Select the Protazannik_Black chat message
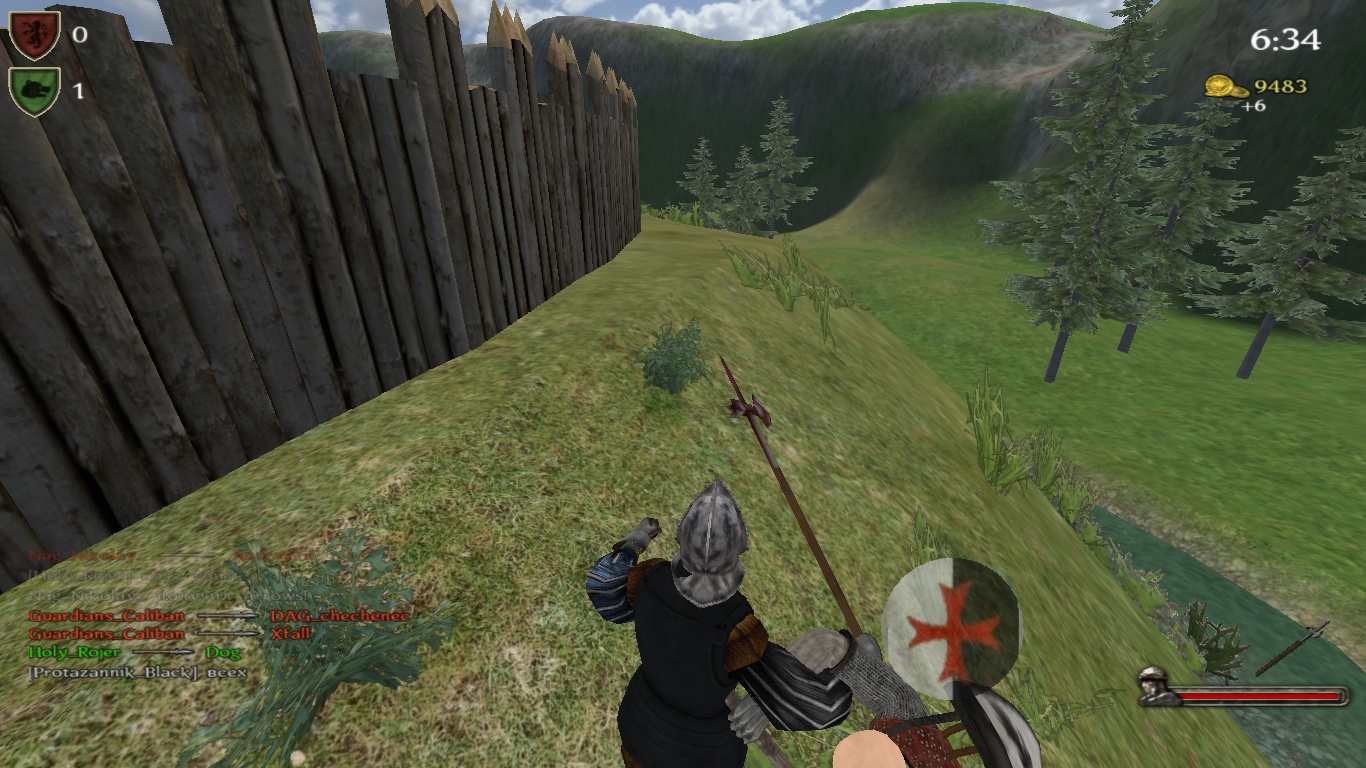Image resolution: width=1366 pixels, height=768 pixels. pos(138,672)
